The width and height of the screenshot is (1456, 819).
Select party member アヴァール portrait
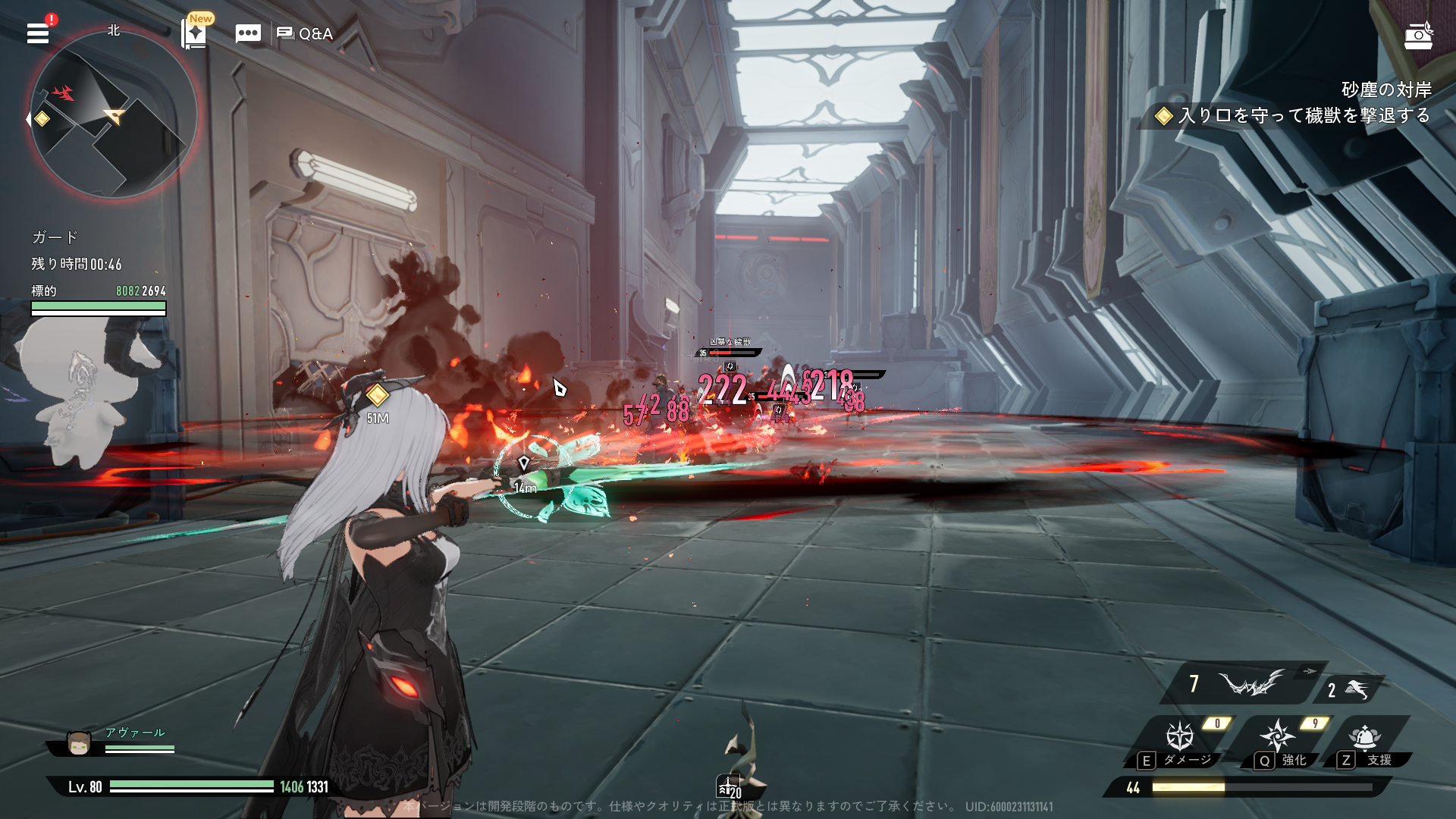pyautogui.click(x=79, y=743)
